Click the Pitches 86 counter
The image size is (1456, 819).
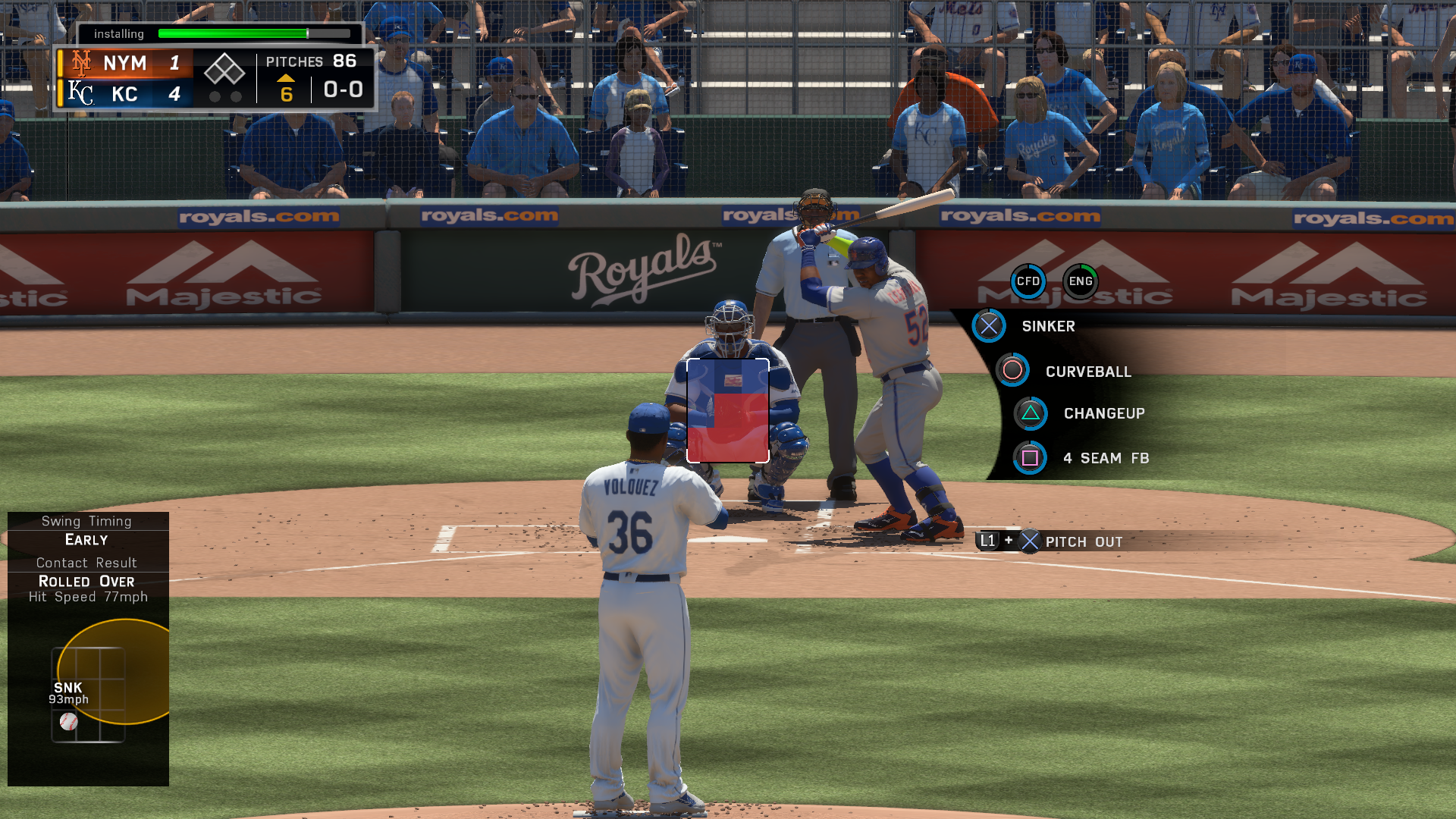(x=310, y=61)
